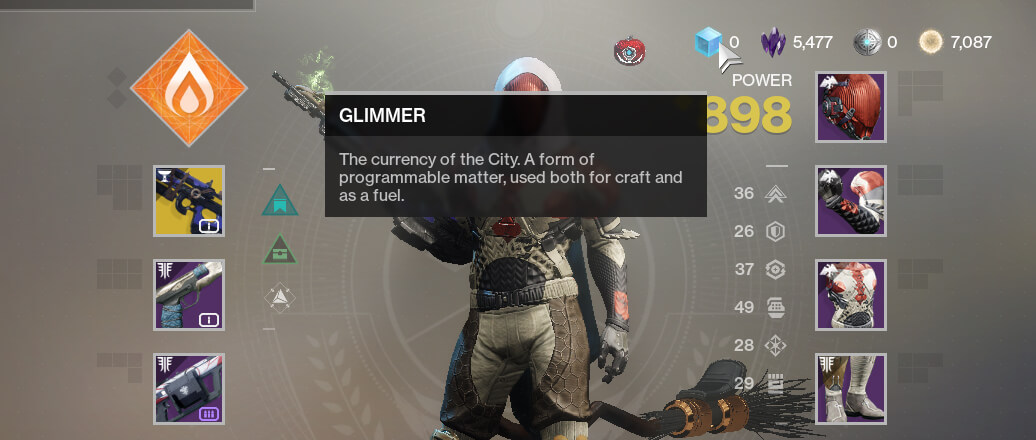Select the round red emblem icon
The height and width of the screenshot is (440, 1036).
tap(628, 50)
